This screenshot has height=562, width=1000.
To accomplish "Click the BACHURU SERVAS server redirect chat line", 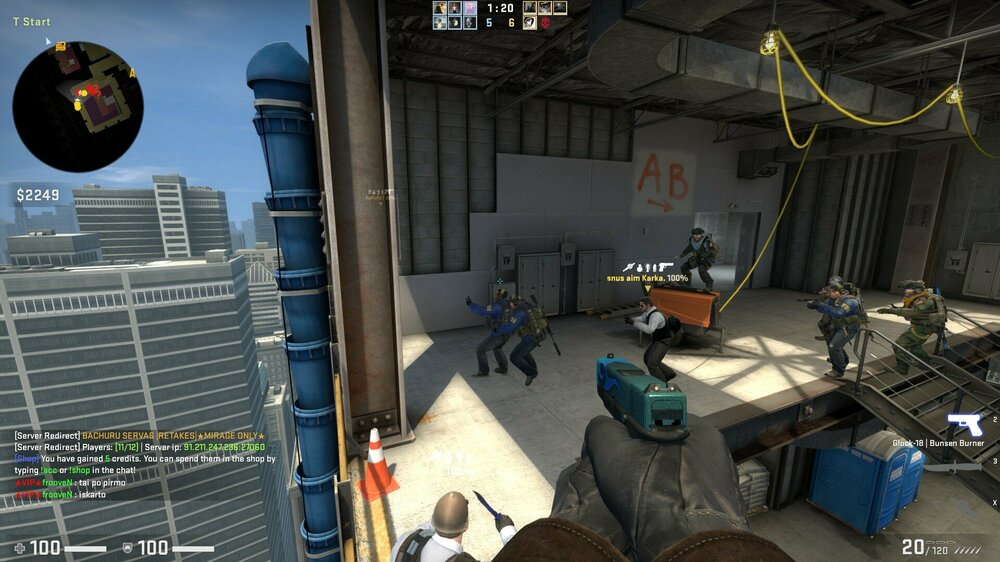I will [x=140, y=436].
